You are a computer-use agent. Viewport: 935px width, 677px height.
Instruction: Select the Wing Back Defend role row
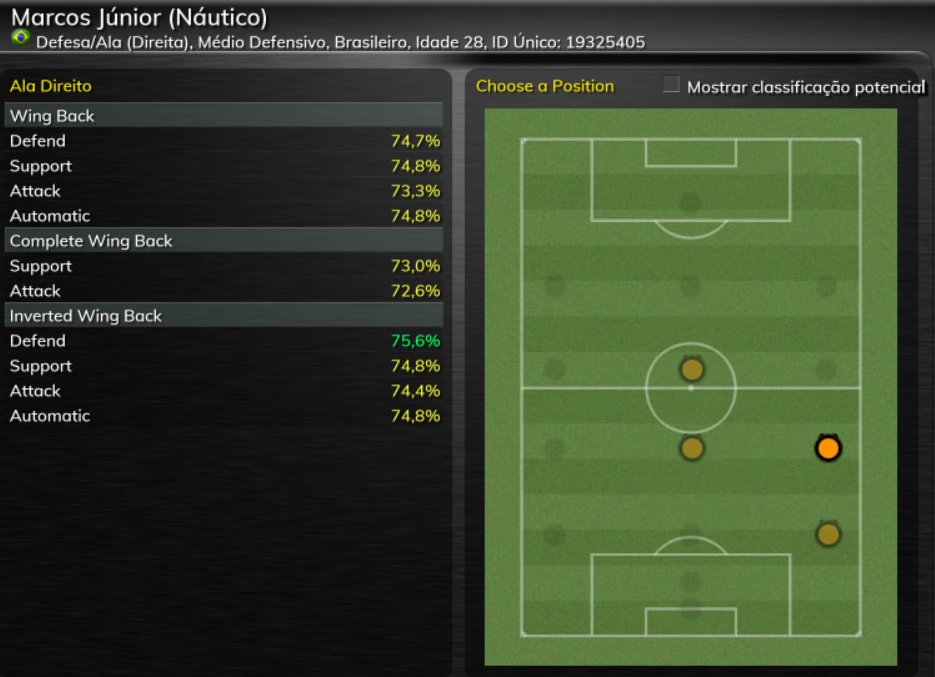224,141
